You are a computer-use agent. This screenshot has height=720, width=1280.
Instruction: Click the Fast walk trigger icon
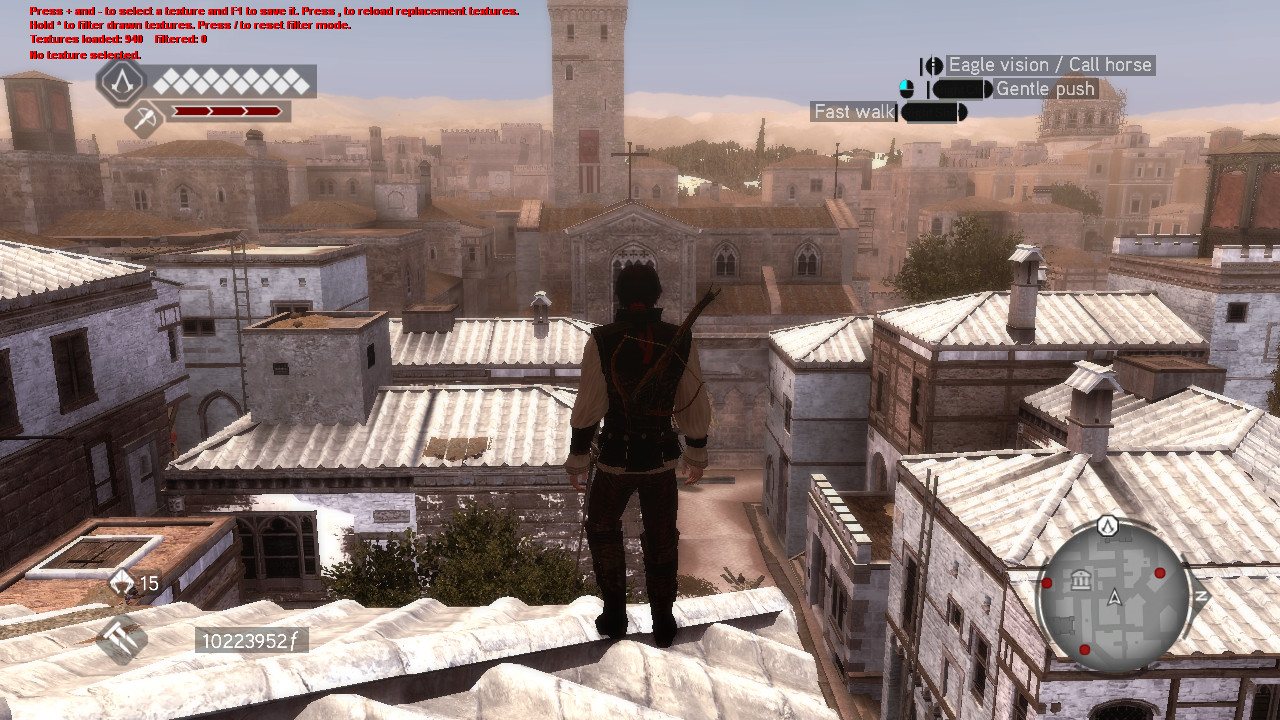click(932, 112)
